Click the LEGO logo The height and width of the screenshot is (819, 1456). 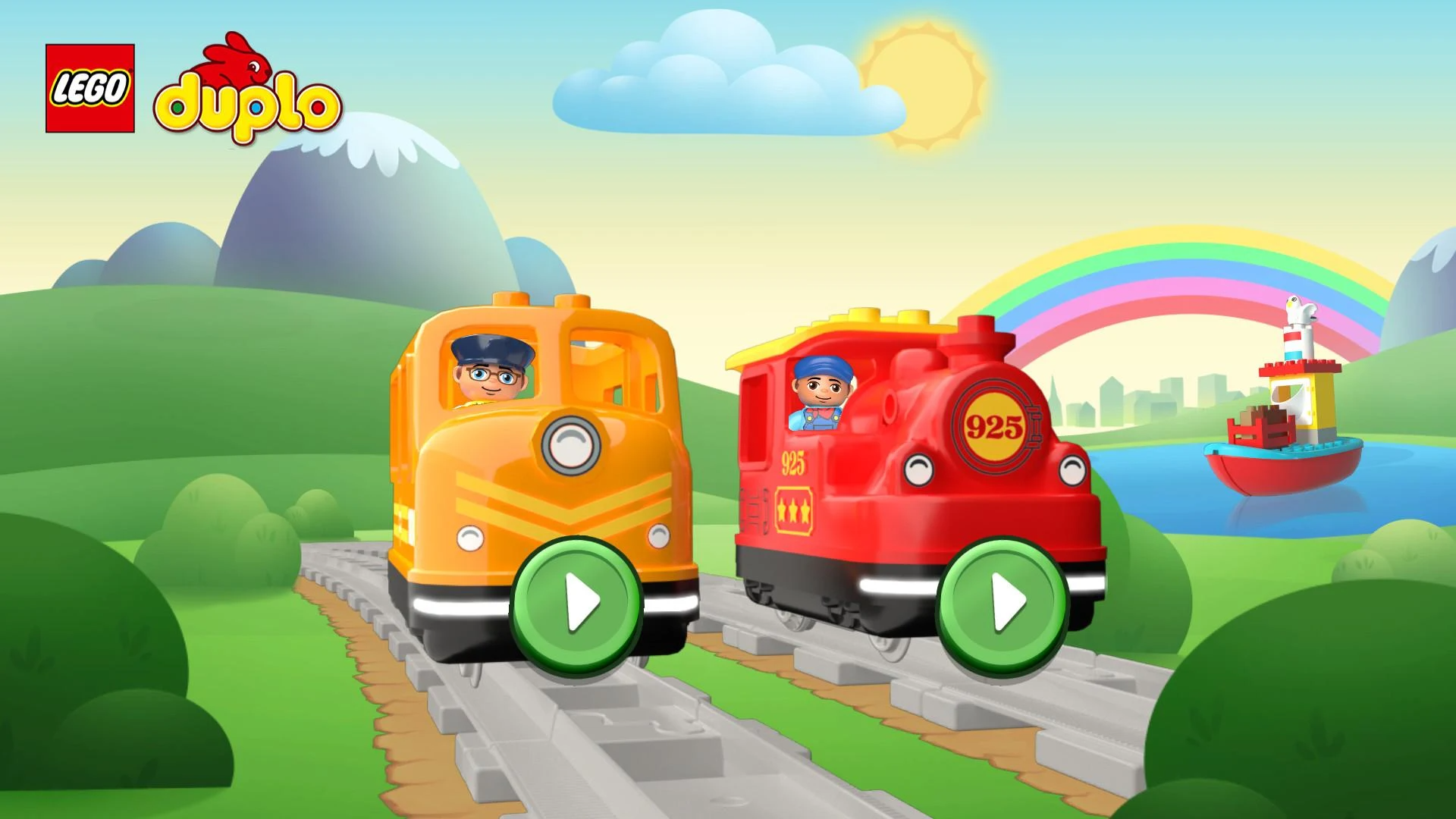pyautogui.click(x=89, y=86)
